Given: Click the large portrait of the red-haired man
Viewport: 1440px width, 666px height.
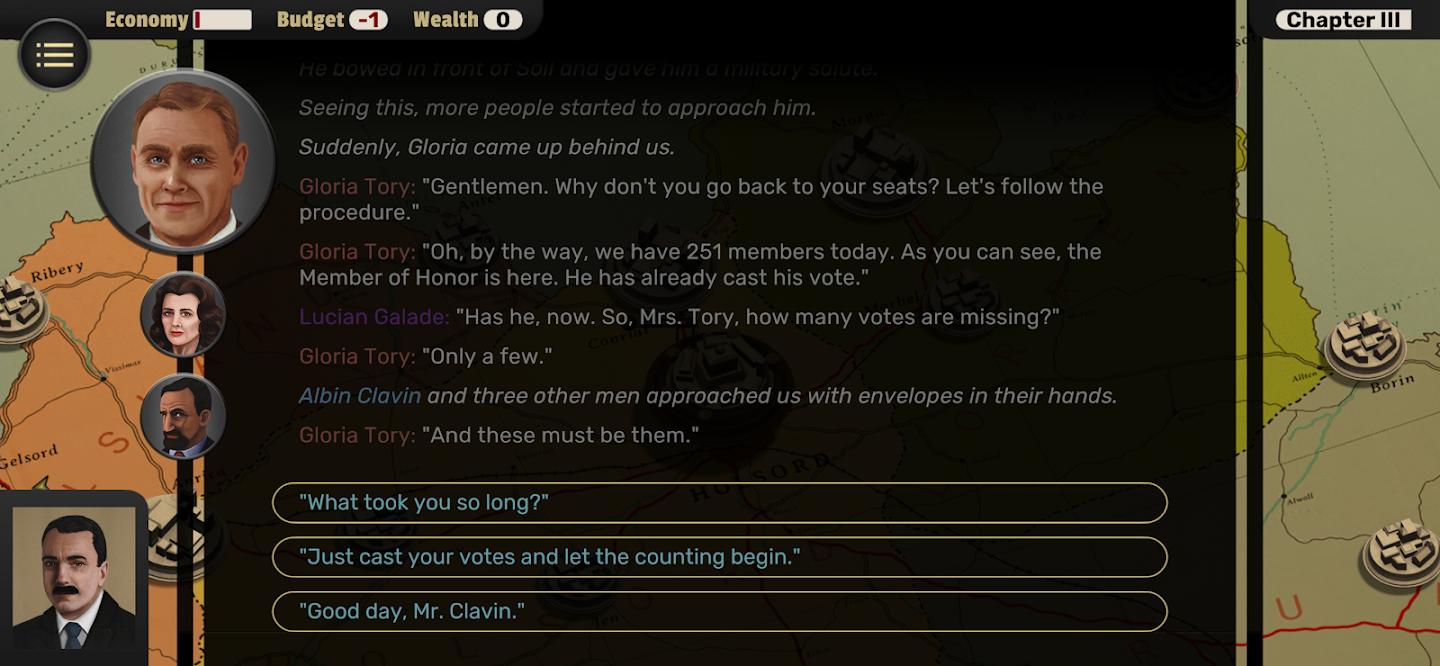Looking at the screenshot, I should click(183, 162).
